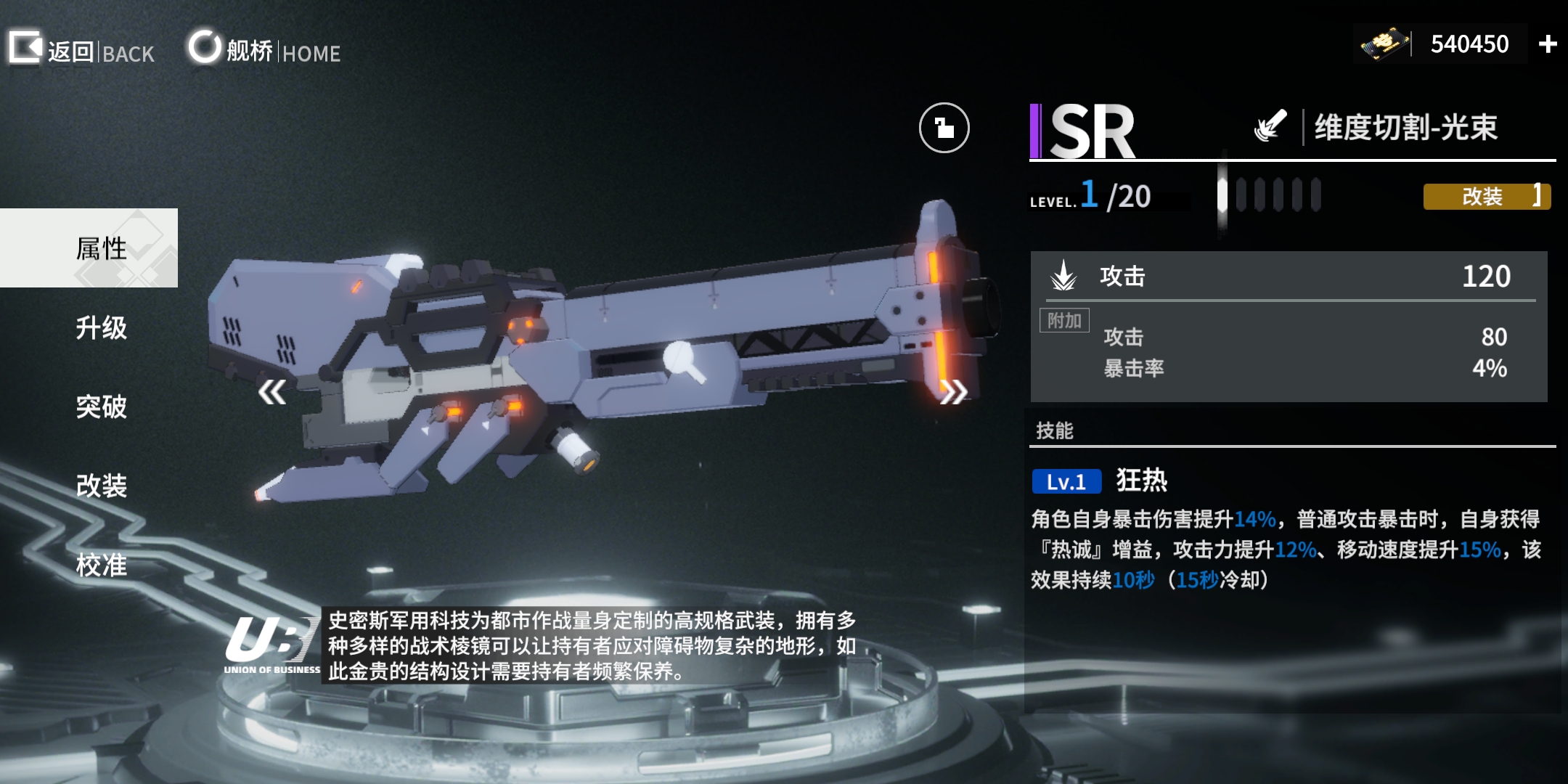The height and width of the screenshot is (784, 1568).
Task: View the 狂热 skill details
Action: [x=1141, y=481]
